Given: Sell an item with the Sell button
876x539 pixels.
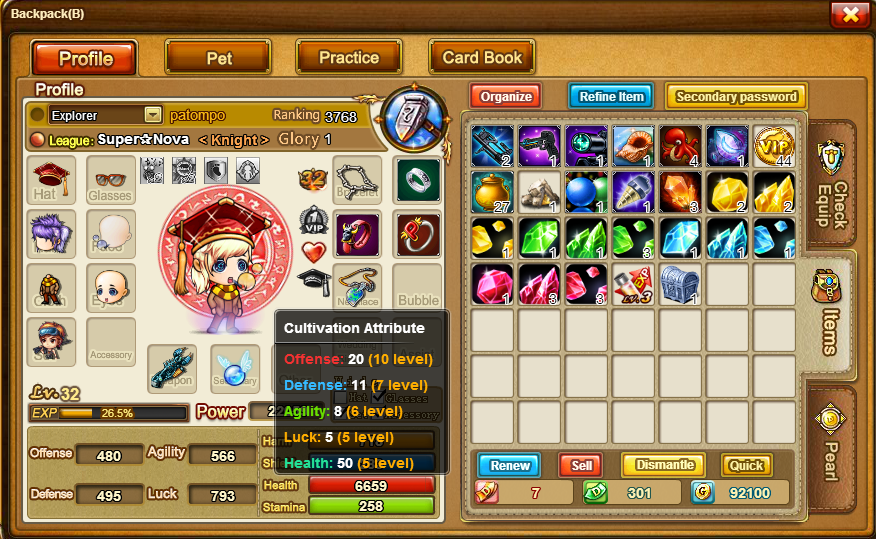Looking at the screenshot, I should click(580, 465).
